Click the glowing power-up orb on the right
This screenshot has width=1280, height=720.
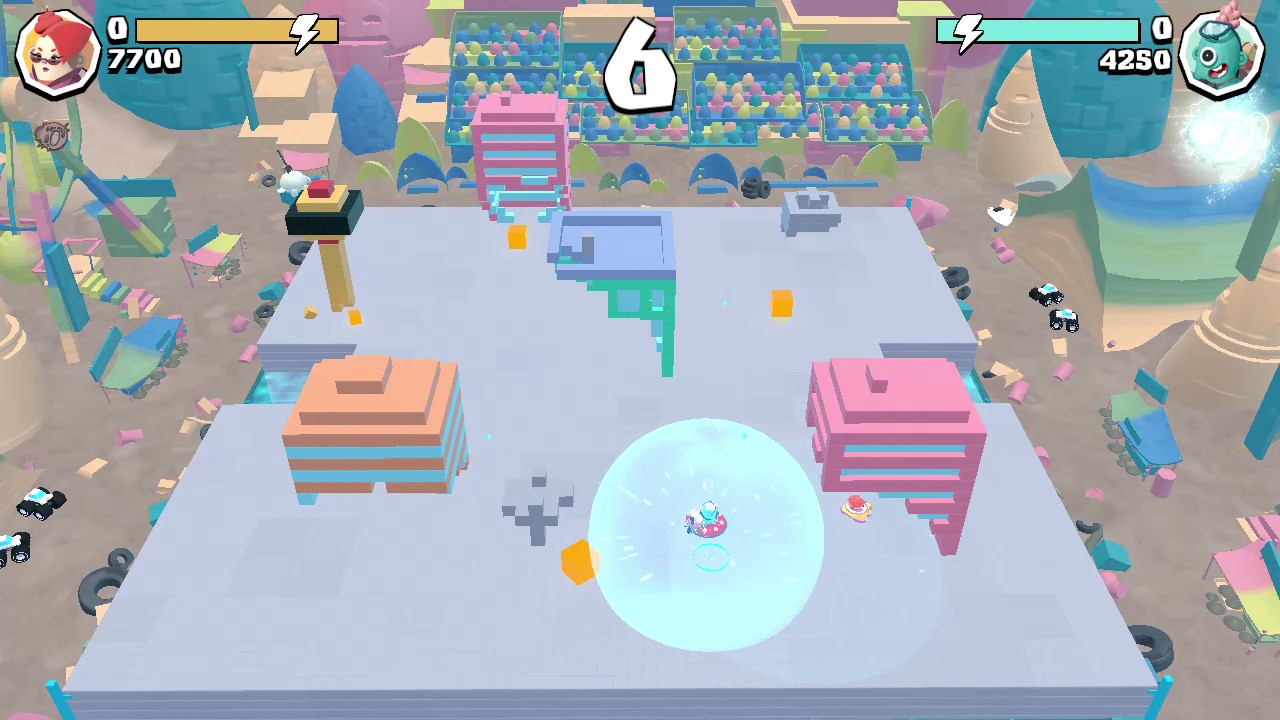(1222, 135)
